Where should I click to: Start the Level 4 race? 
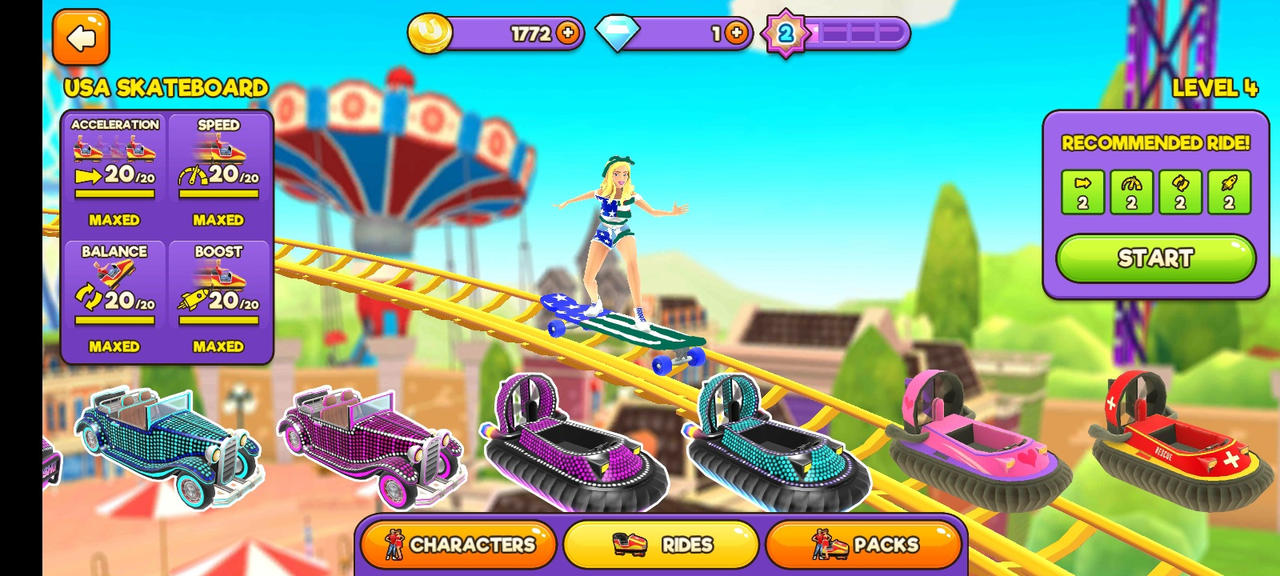click(x=1155, y=258)
